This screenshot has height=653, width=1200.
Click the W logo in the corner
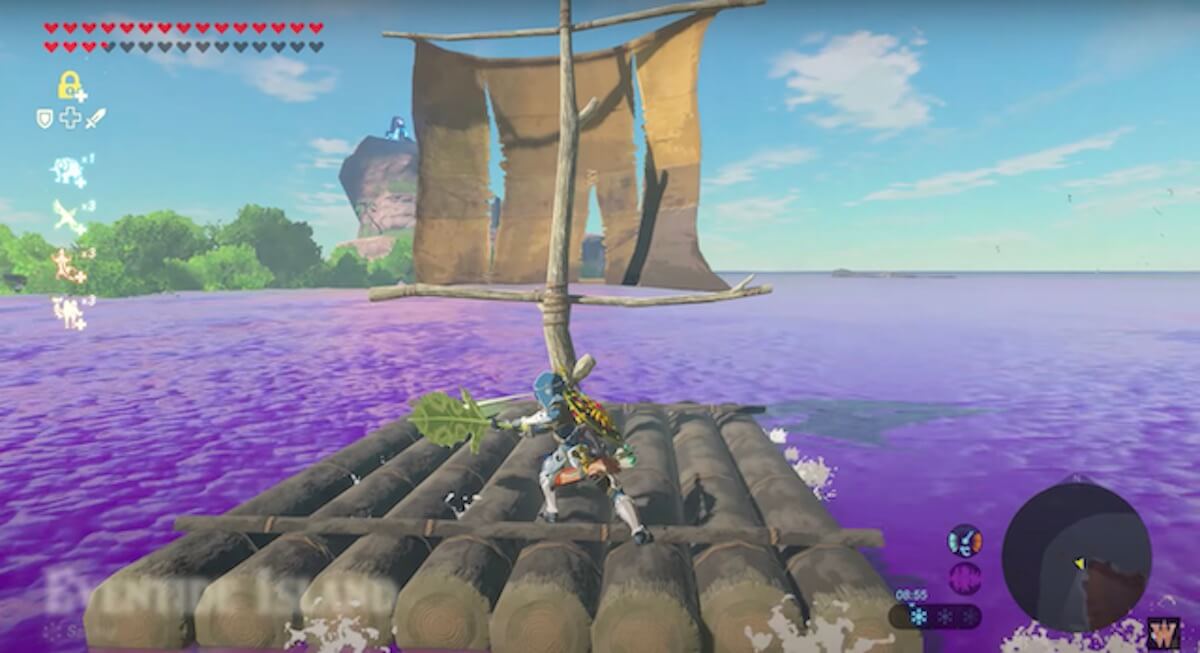[x=1163, y=633]
